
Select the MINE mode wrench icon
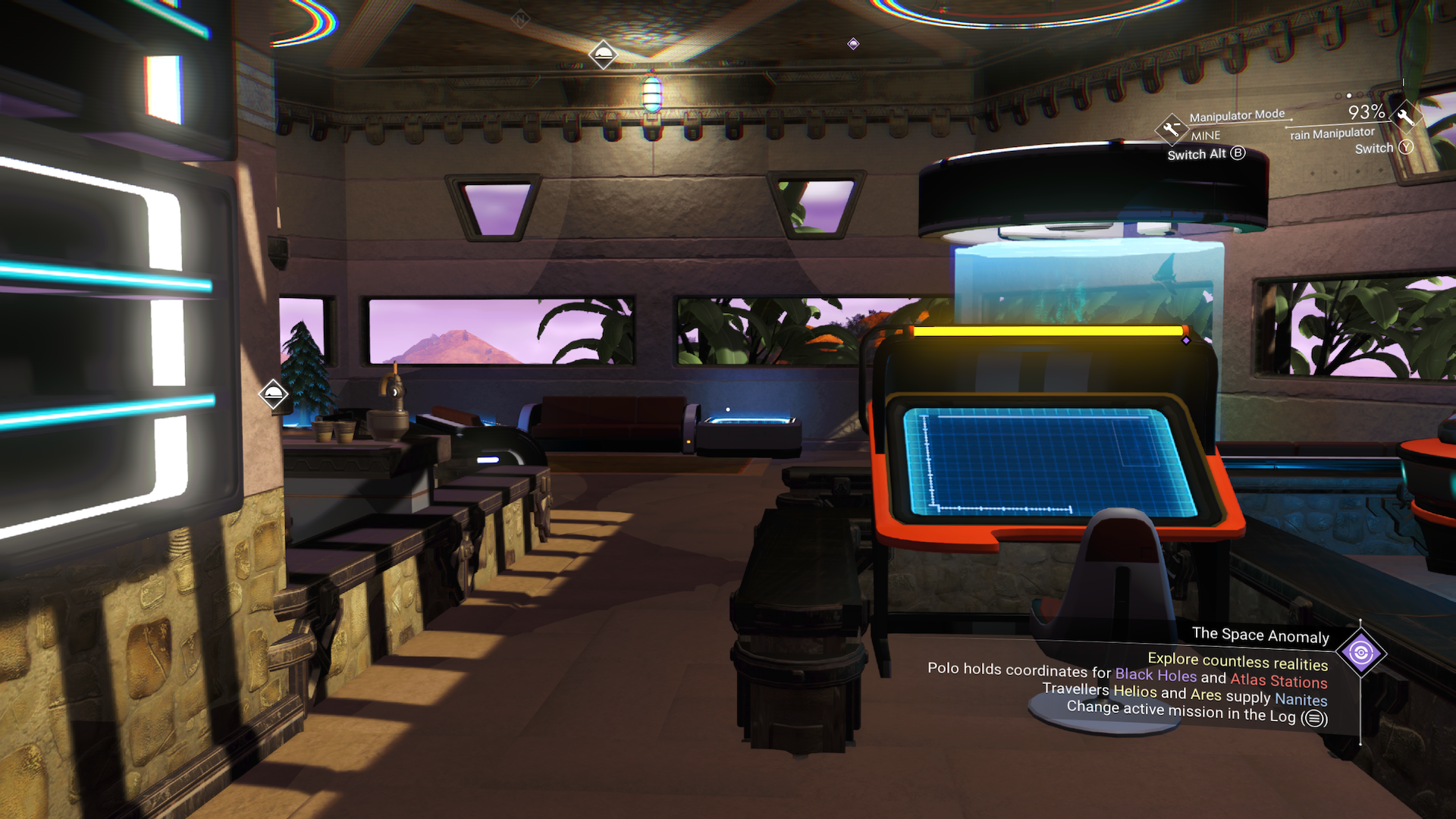tap(1172, 130)
